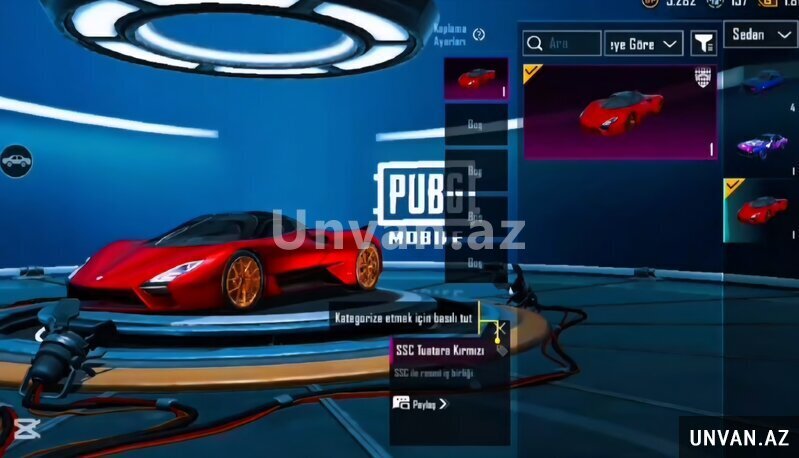Viewport: 799px width, 458px height.
Task: Open the Sedan vehicle type dropdown
Action: (762, 35)
